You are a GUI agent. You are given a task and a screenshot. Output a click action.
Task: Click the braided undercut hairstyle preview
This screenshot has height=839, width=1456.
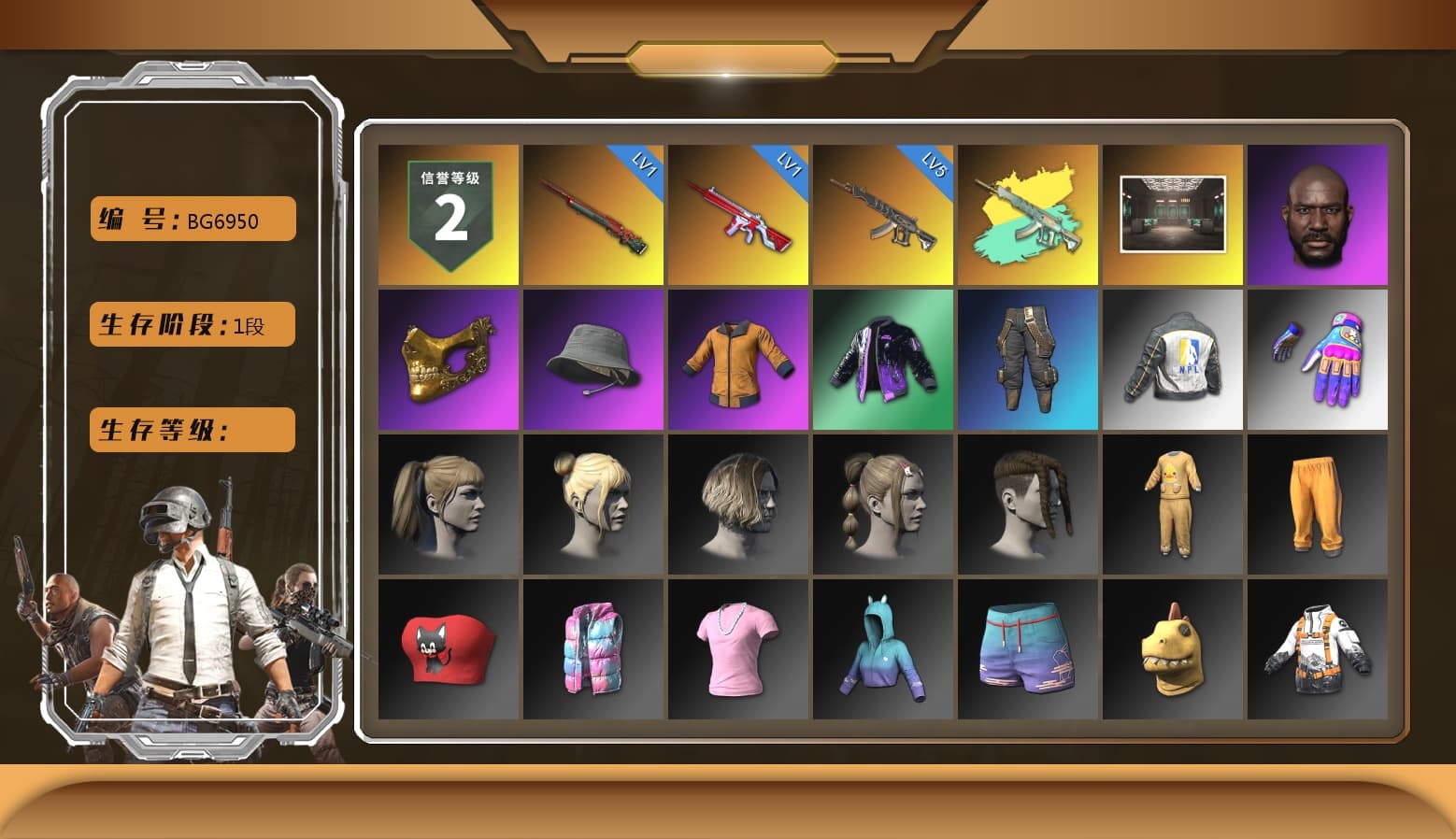point(1028,505)
